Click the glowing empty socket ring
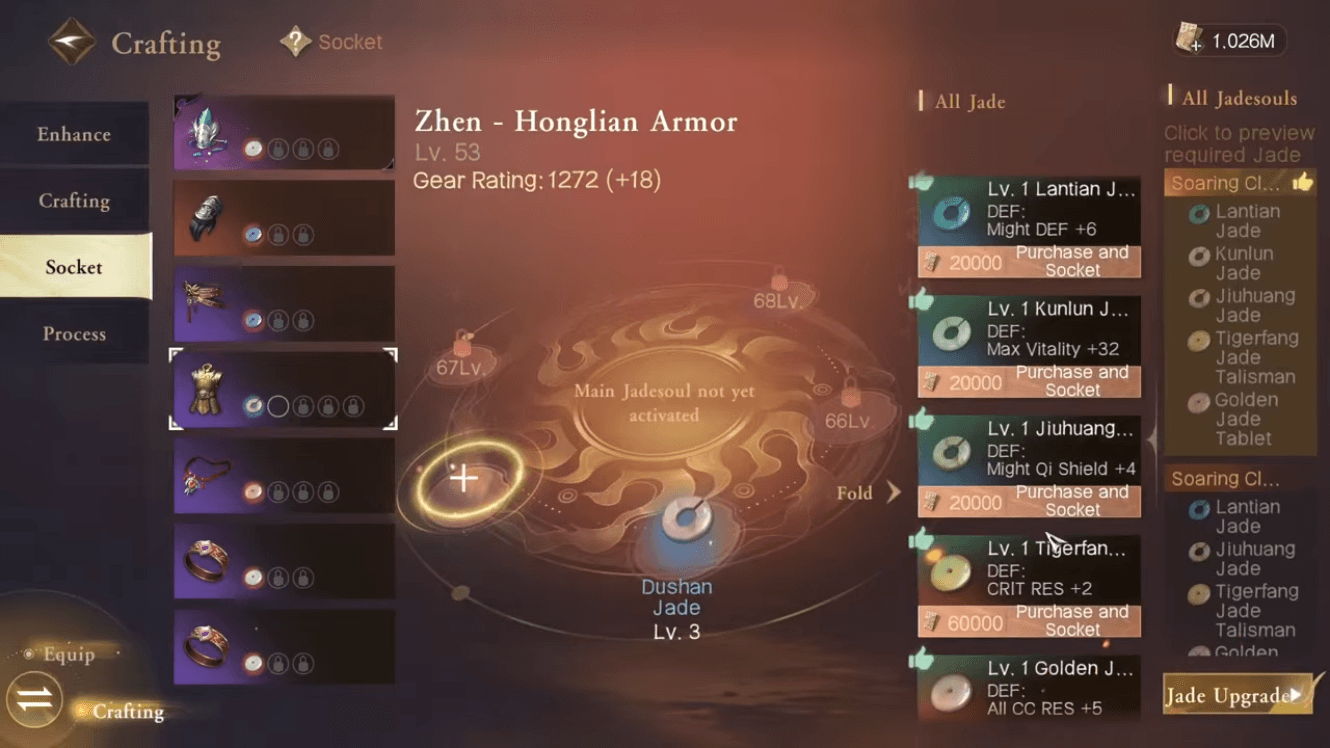 pyautogui.click(x=464, y=478)
